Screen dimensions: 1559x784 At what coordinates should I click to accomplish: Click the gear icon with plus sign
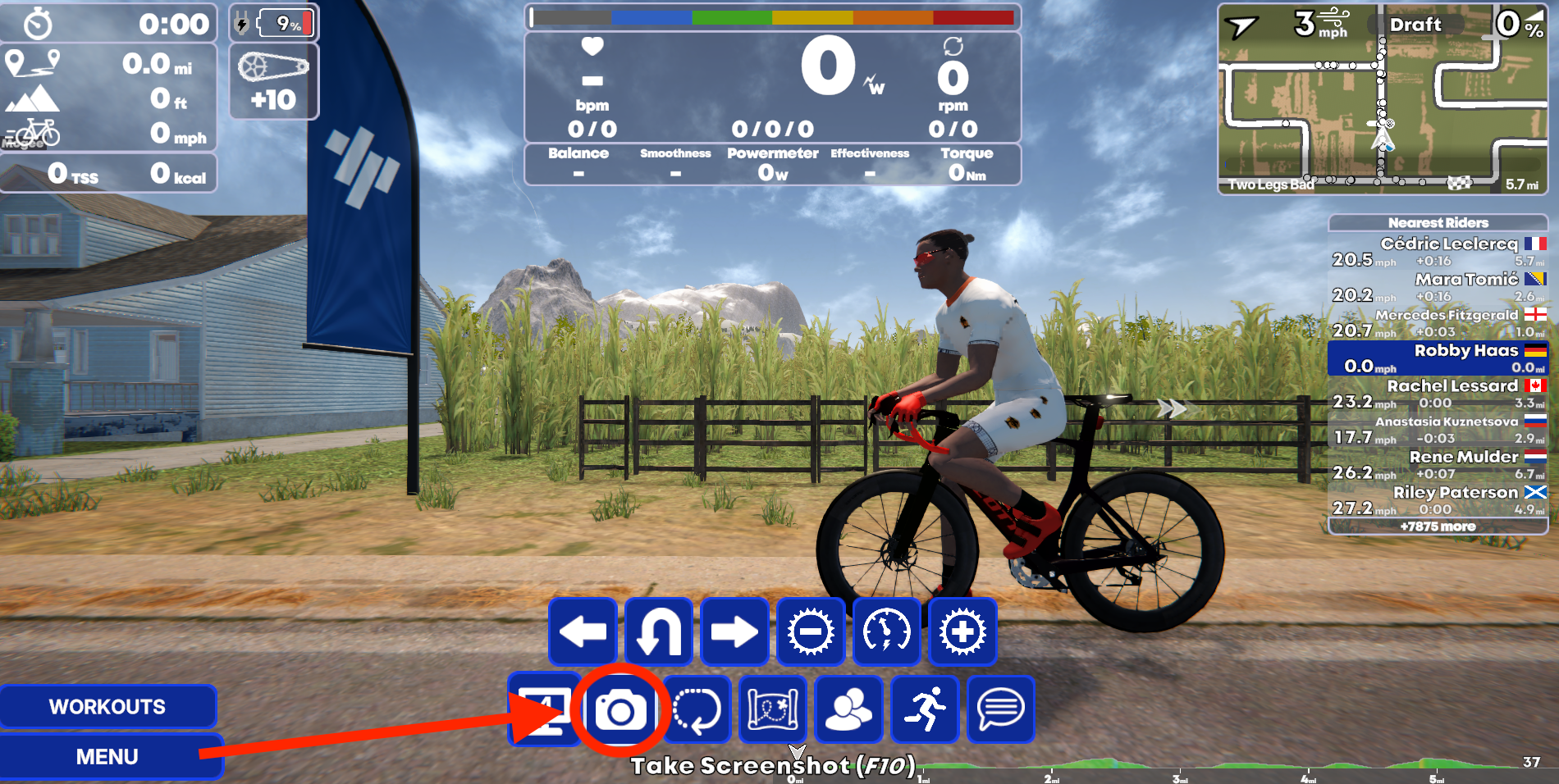962,631
